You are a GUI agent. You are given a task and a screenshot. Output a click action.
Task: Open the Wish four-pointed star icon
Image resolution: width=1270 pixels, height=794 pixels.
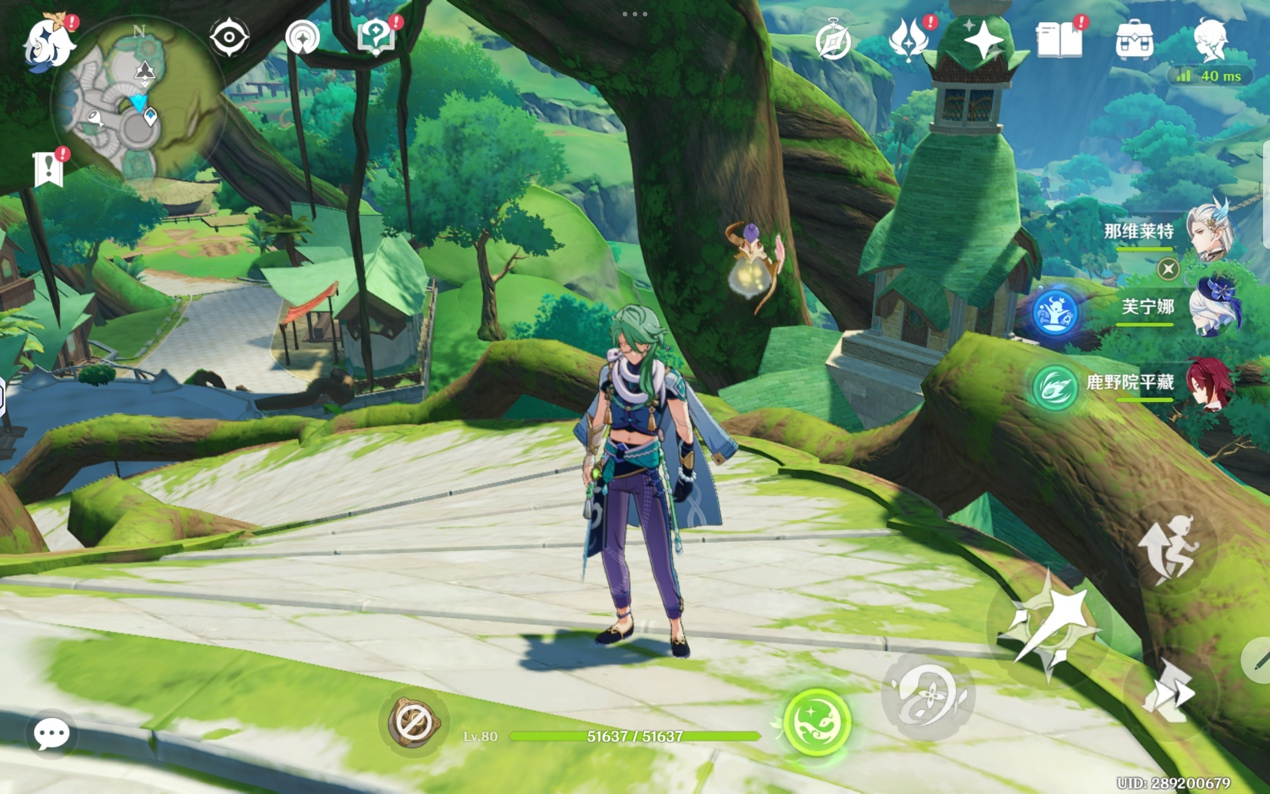(983, 41)
